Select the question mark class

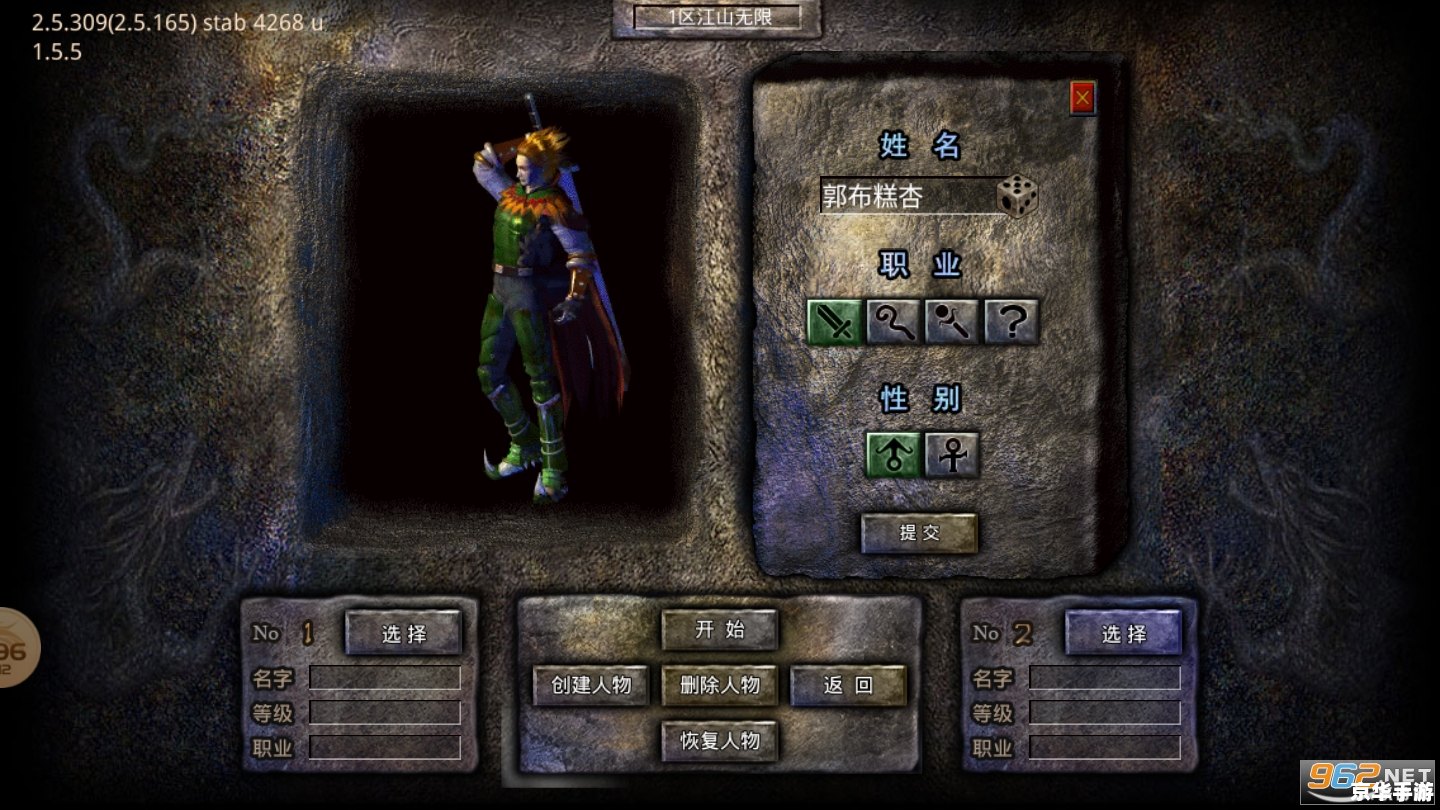pyautogui.click(x=1011, y=322)
